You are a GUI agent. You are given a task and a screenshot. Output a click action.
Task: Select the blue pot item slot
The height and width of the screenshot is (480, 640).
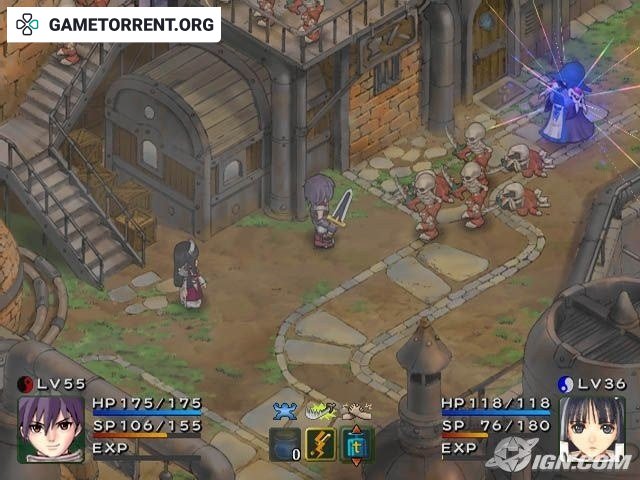point(285,444)
